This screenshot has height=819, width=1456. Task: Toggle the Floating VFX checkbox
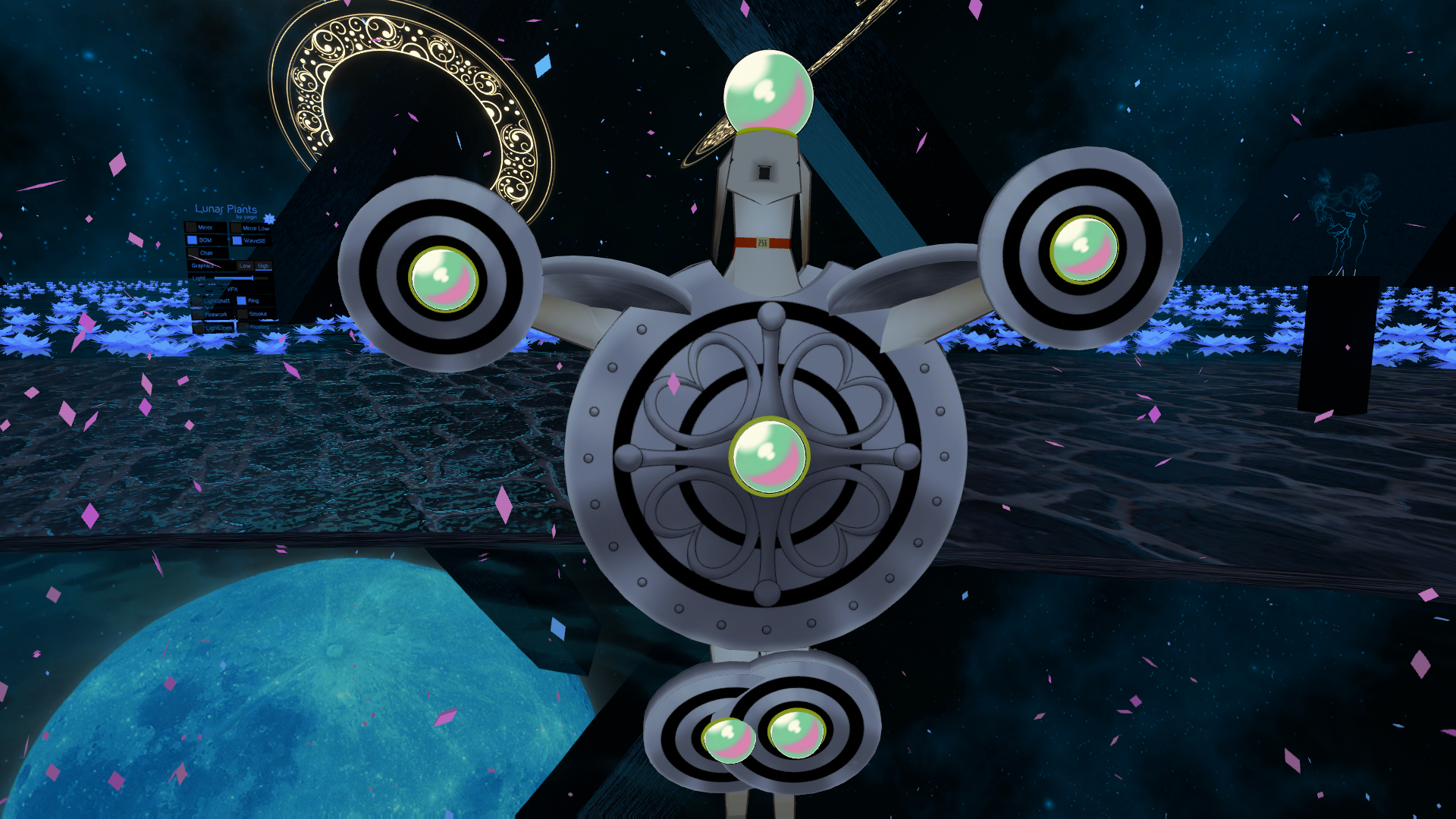243,327
